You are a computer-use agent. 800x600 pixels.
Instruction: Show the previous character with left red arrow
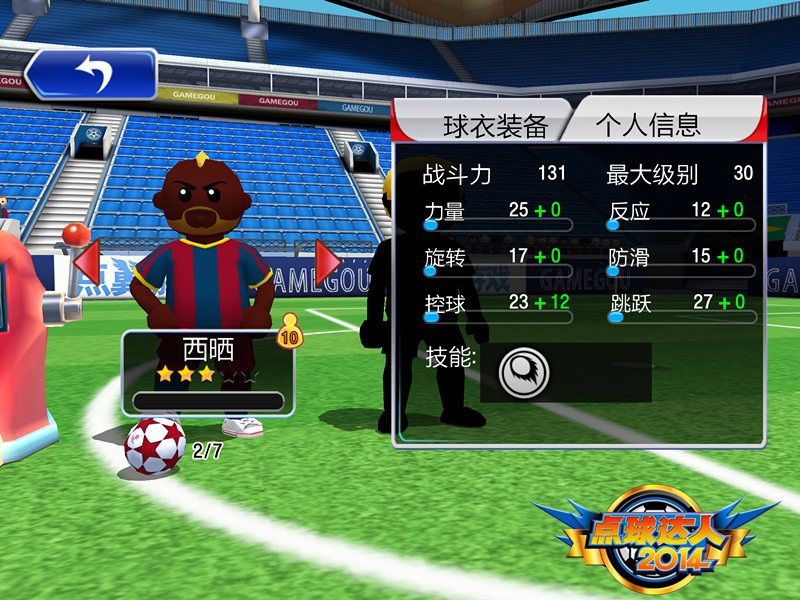coord(86,262)
